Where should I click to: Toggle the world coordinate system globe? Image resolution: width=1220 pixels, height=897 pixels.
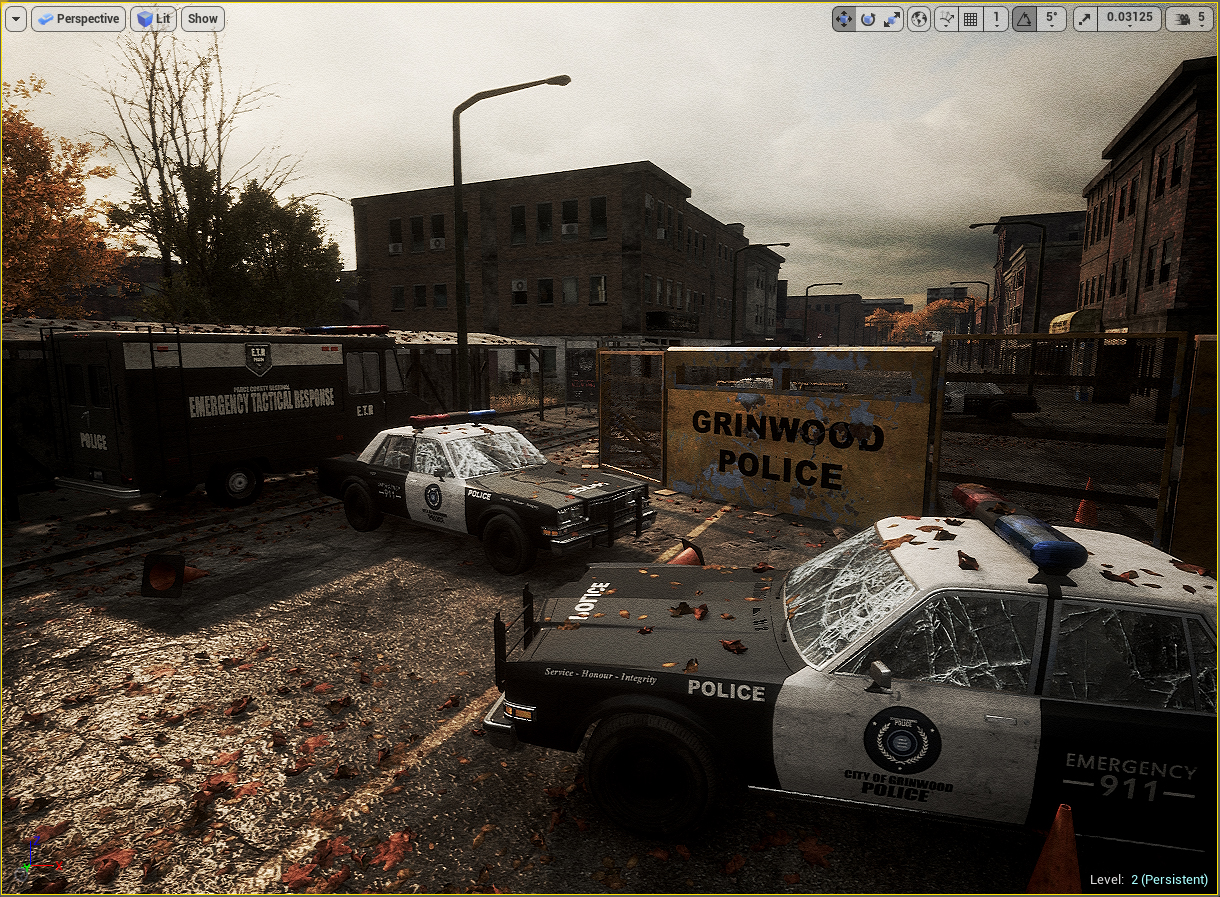pos(919,19)
